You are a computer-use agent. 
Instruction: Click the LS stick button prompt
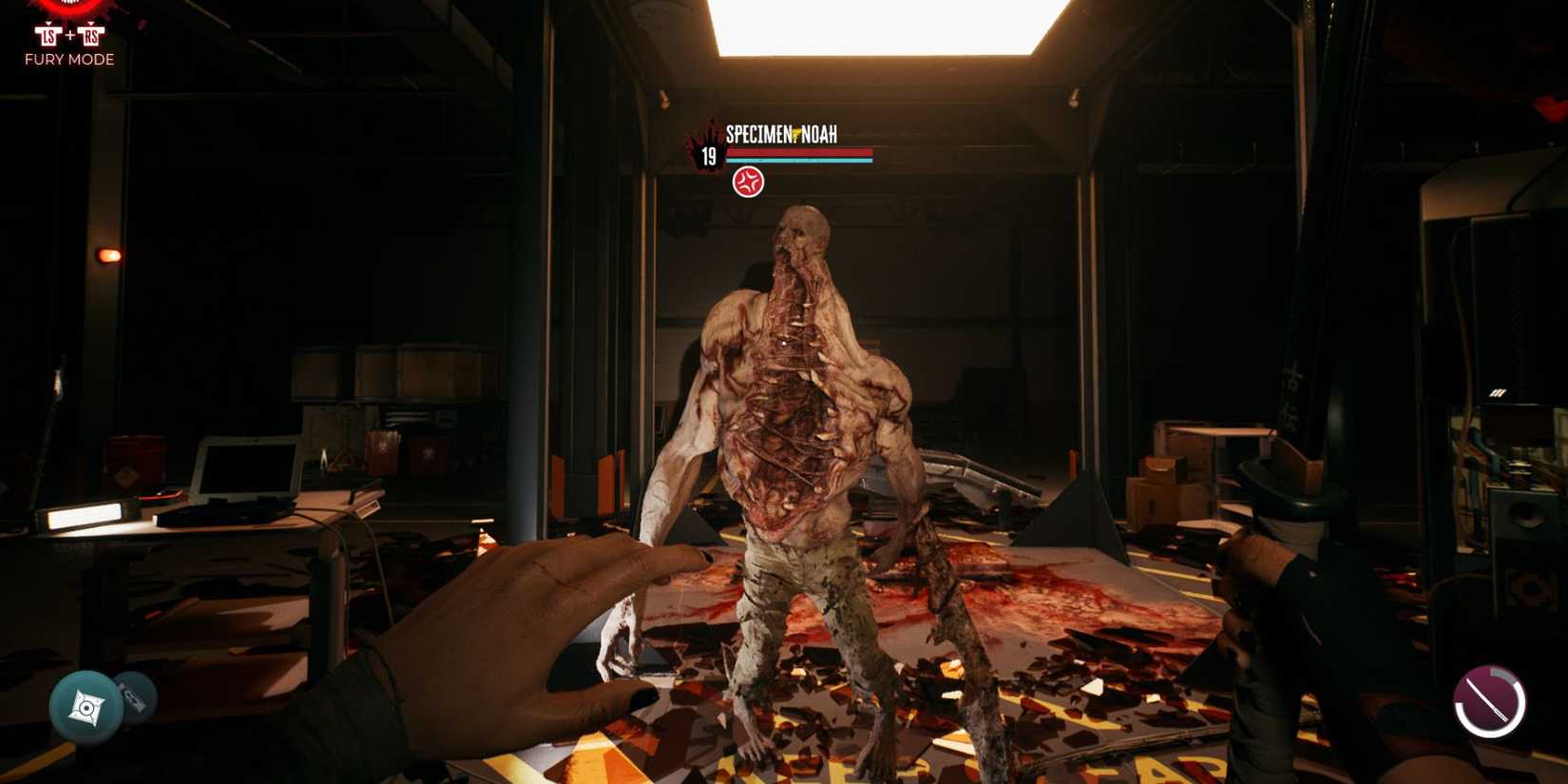click(48, 36)
